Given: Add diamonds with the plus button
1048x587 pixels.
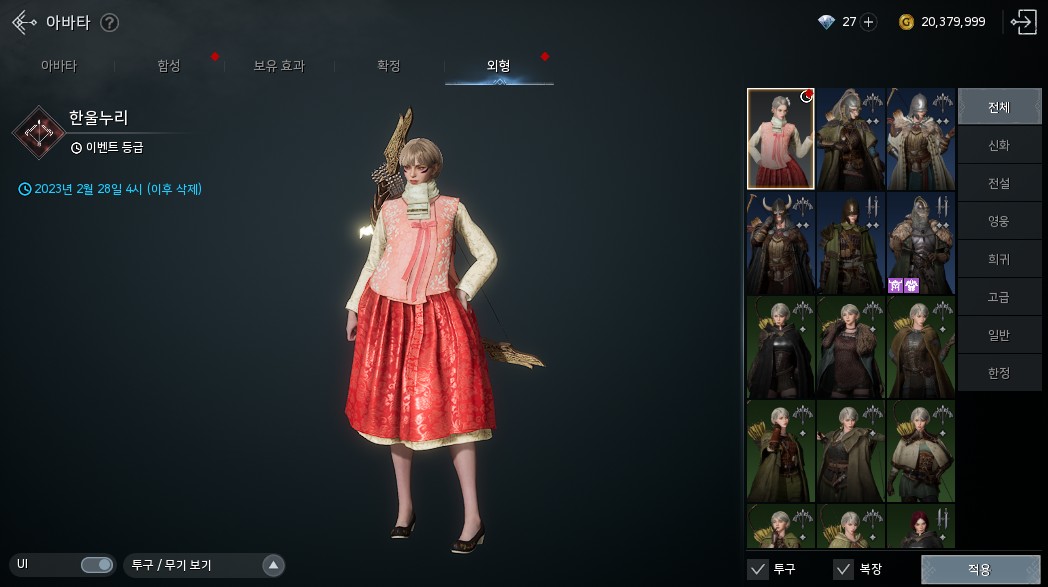Looking at the screenshot, I should [x=868, y=22].
